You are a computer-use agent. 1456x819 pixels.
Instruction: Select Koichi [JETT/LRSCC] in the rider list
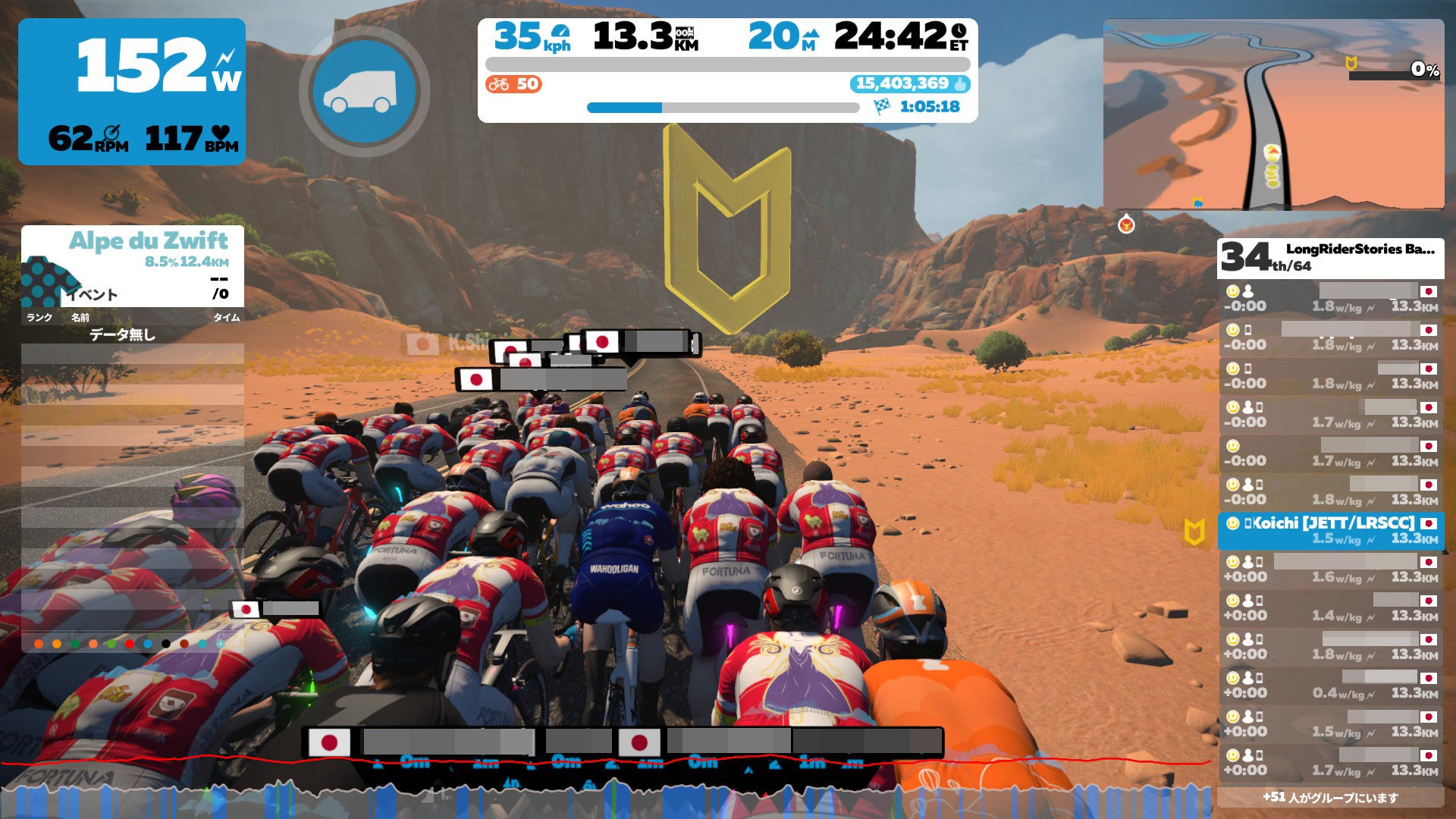tap(1330, 530)
